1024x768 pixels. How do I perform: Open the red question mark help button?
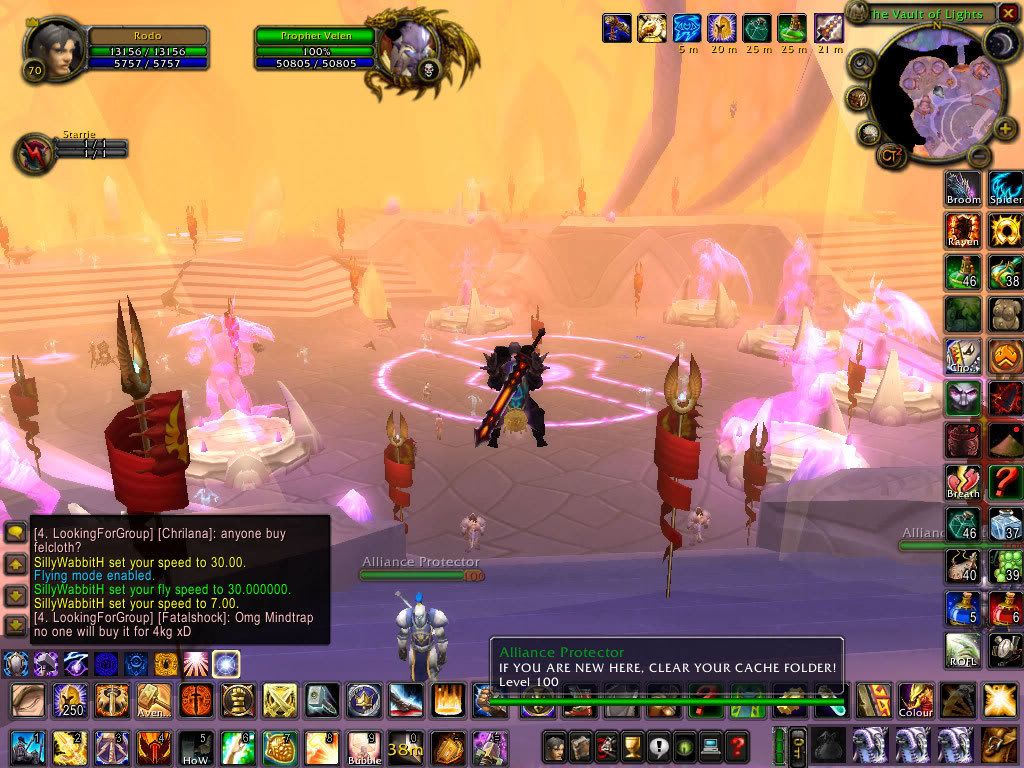738,745
